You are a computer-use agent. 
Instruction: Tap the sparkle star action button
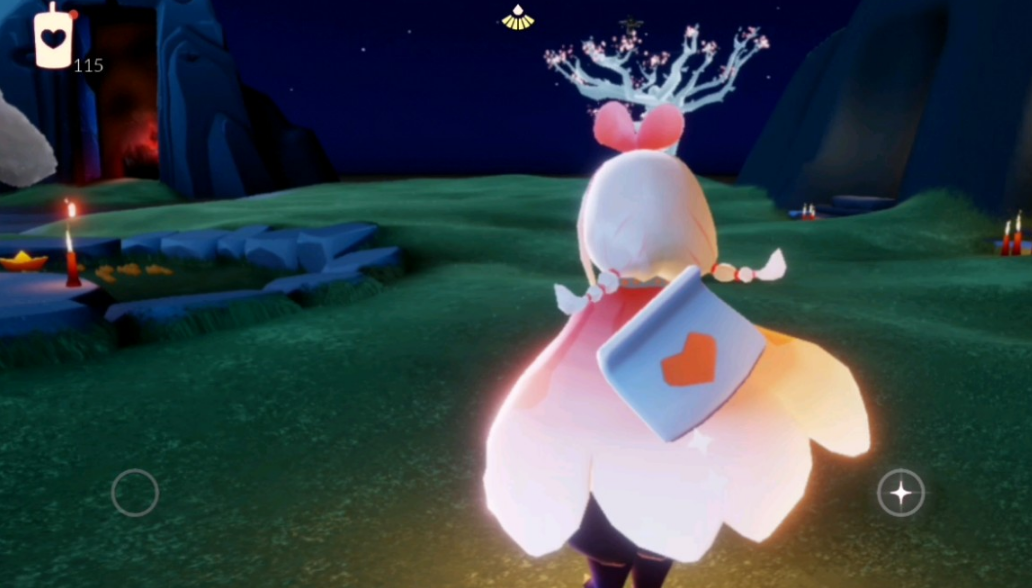900,492
